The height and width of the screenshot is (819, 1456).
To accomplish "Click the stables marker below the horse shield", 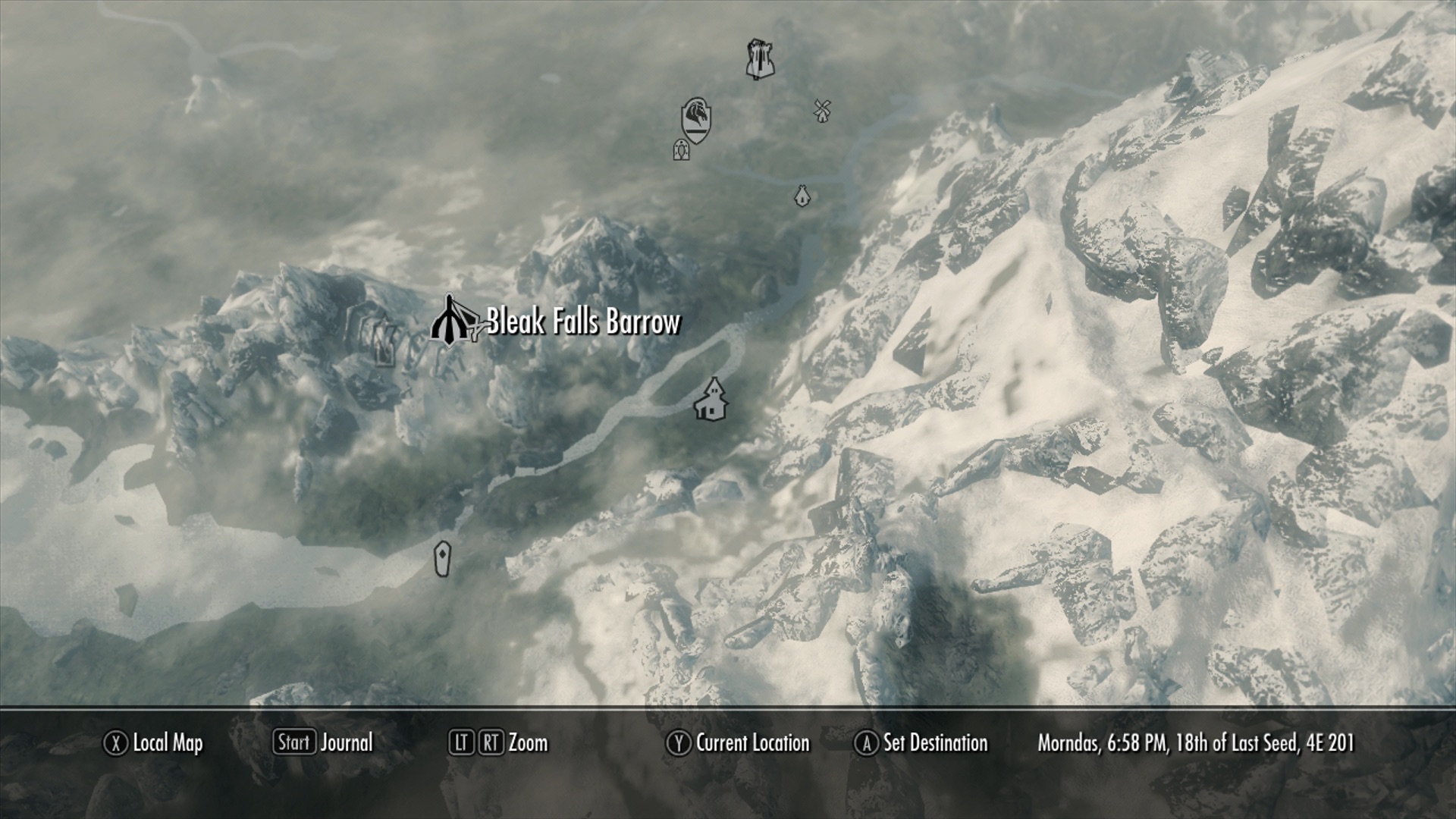I will pyautogui.click(x=681, y=150).
